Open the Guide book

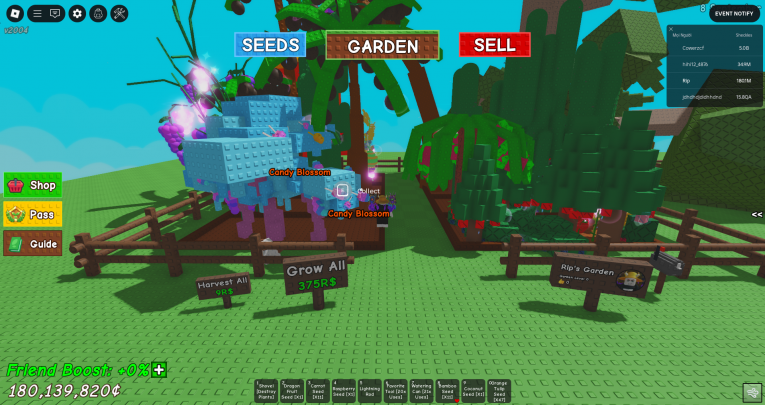33,243
